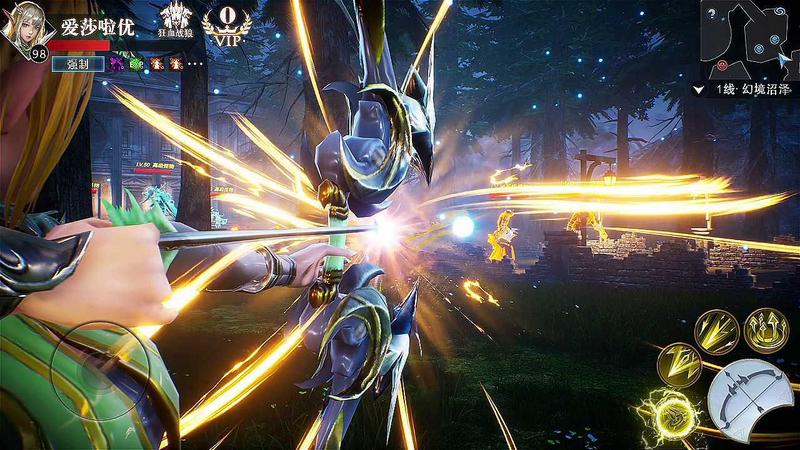Click the question mark marker on the minimap
This screenshot has width=800, height=450.
[710, 15]
